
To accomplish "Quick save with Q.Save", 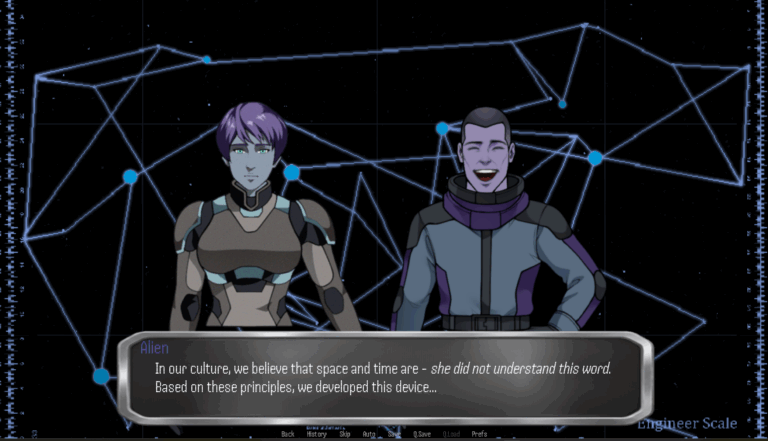I will [x=422, y=434].
